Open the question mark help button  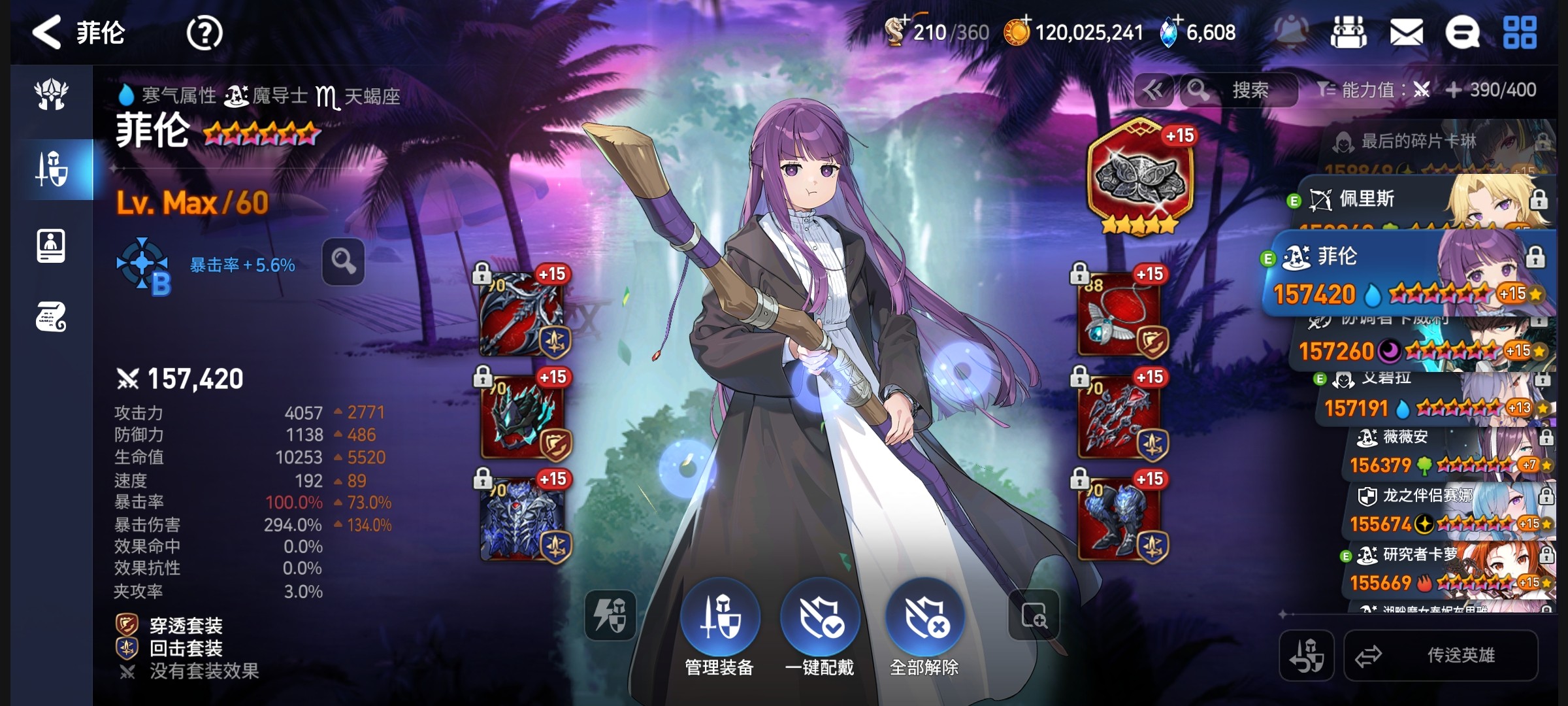[x=204, y=33]
